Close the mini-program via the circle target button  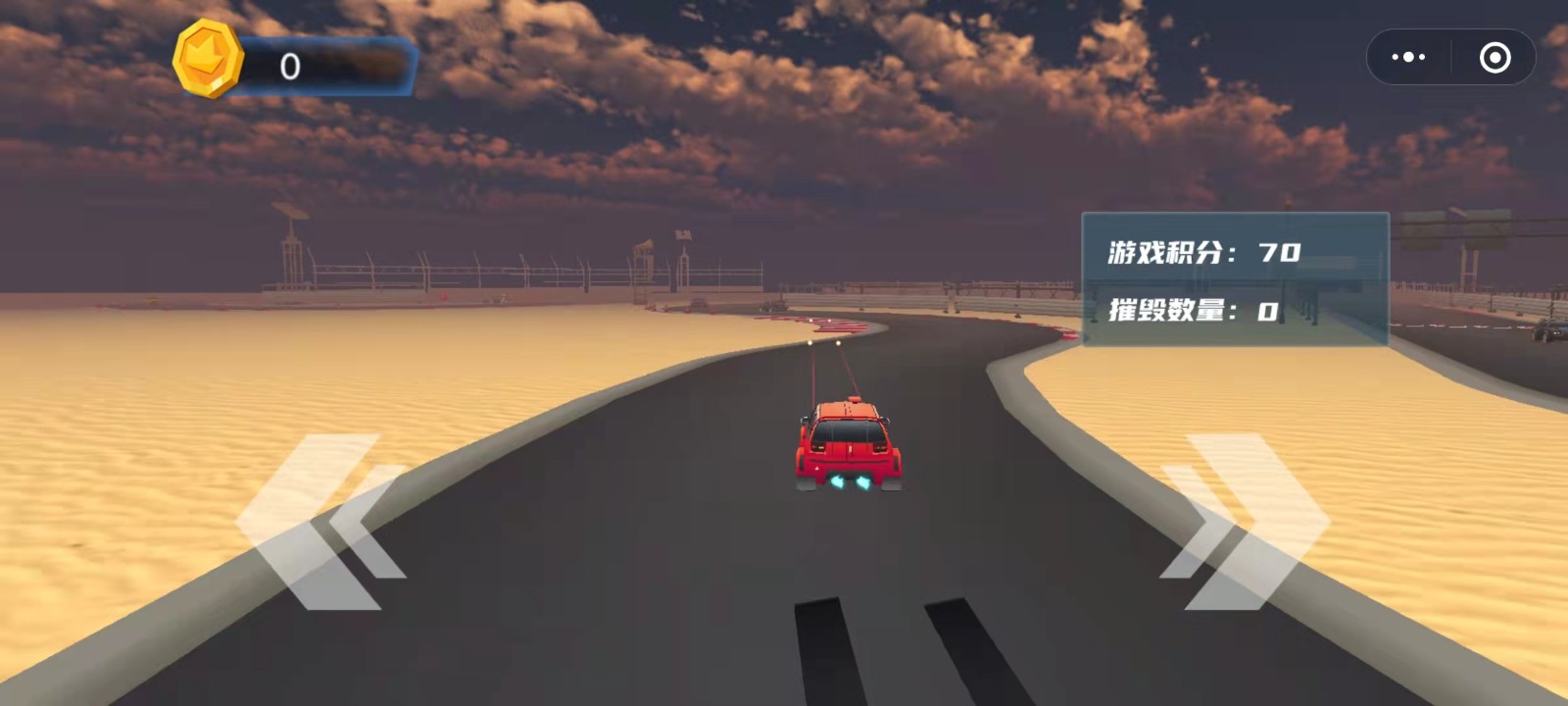click(1494, 58)
